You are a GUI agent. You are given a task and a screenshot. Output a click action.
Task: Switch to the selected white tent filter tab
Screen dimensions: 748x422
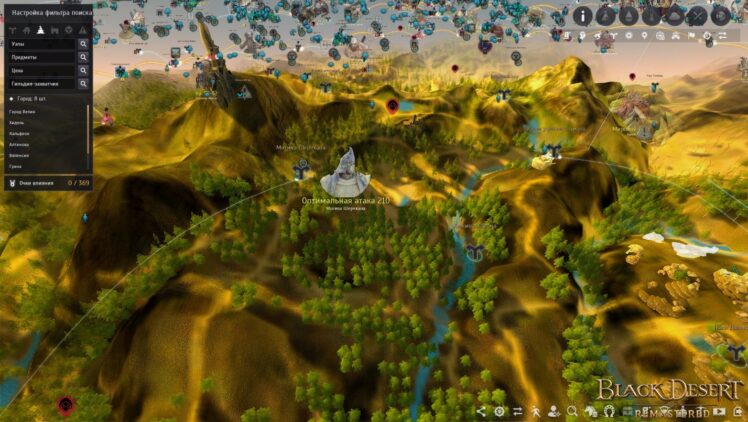[39, 30]
